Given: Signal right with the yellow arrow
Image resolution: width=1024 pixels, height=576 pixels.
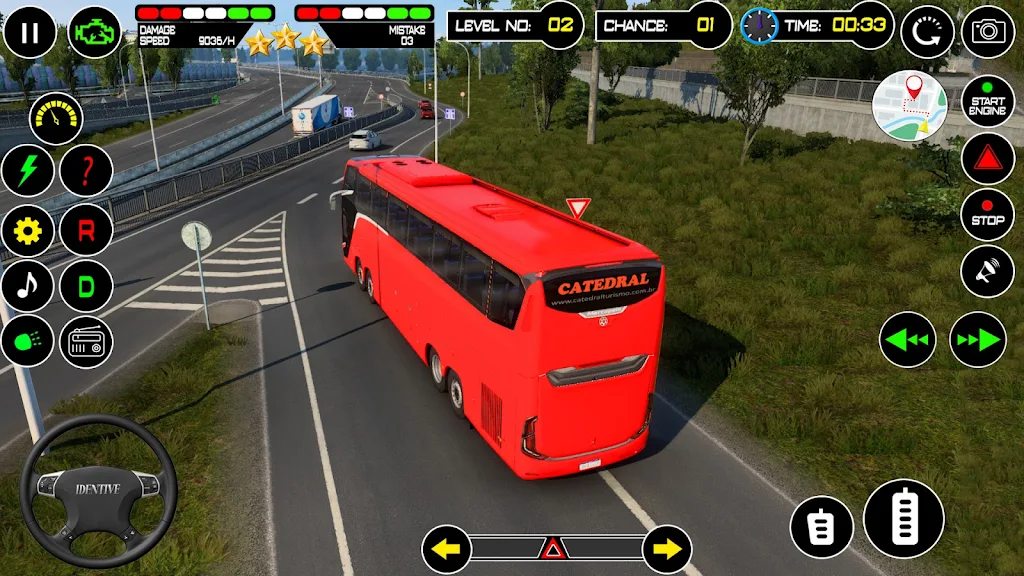Looking at the screenshot, I should point(667,548).
